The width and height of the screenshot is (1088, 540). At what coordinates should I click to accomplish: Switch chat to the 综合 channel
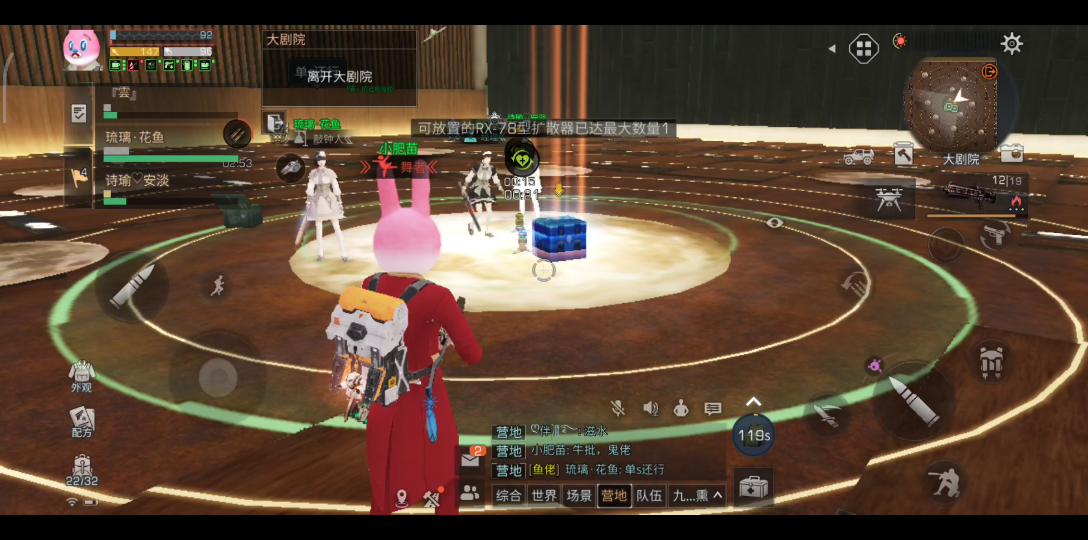(x=509, y=495)
